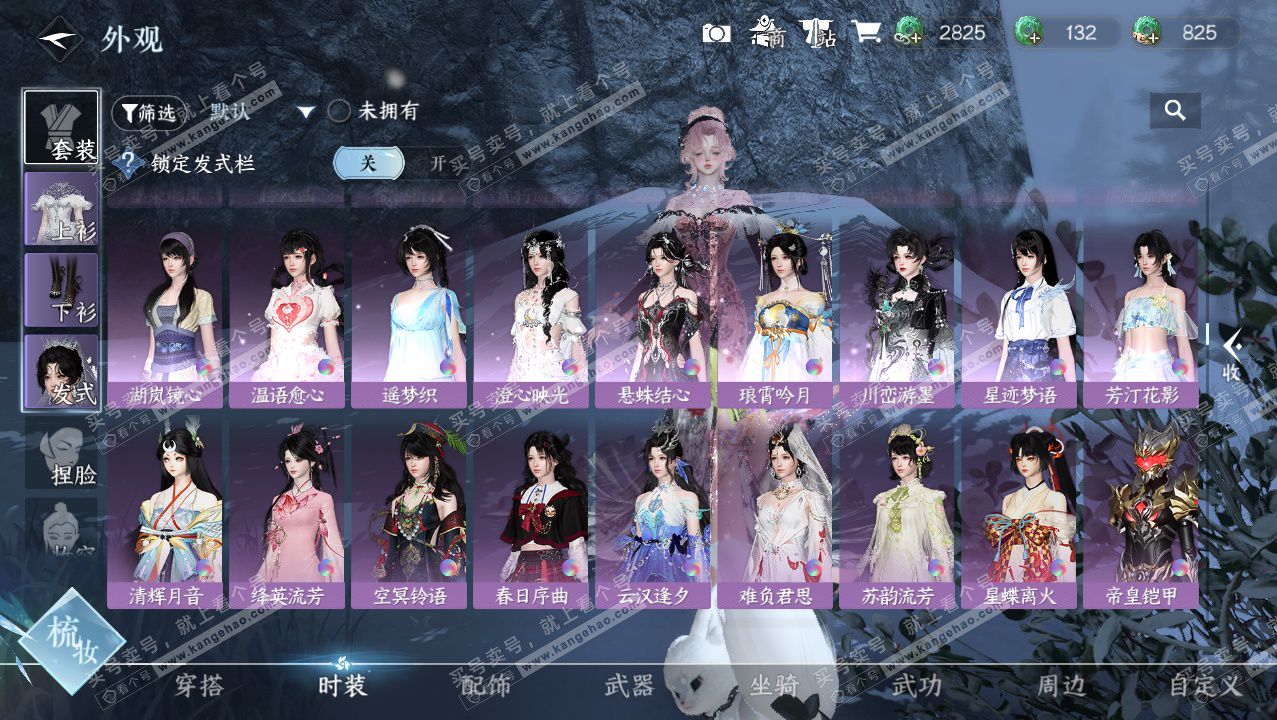Open the 筛选 filter button
Viewport: 1277px width, 720px height.
coord(149,113)
